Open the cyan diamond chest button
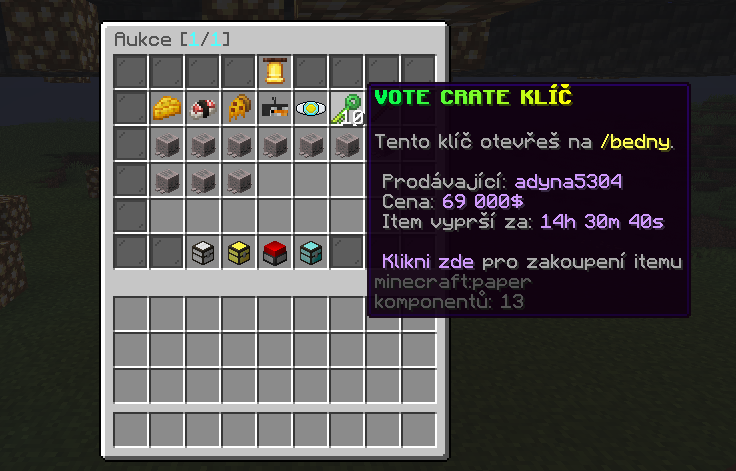 tap(311, 252)
